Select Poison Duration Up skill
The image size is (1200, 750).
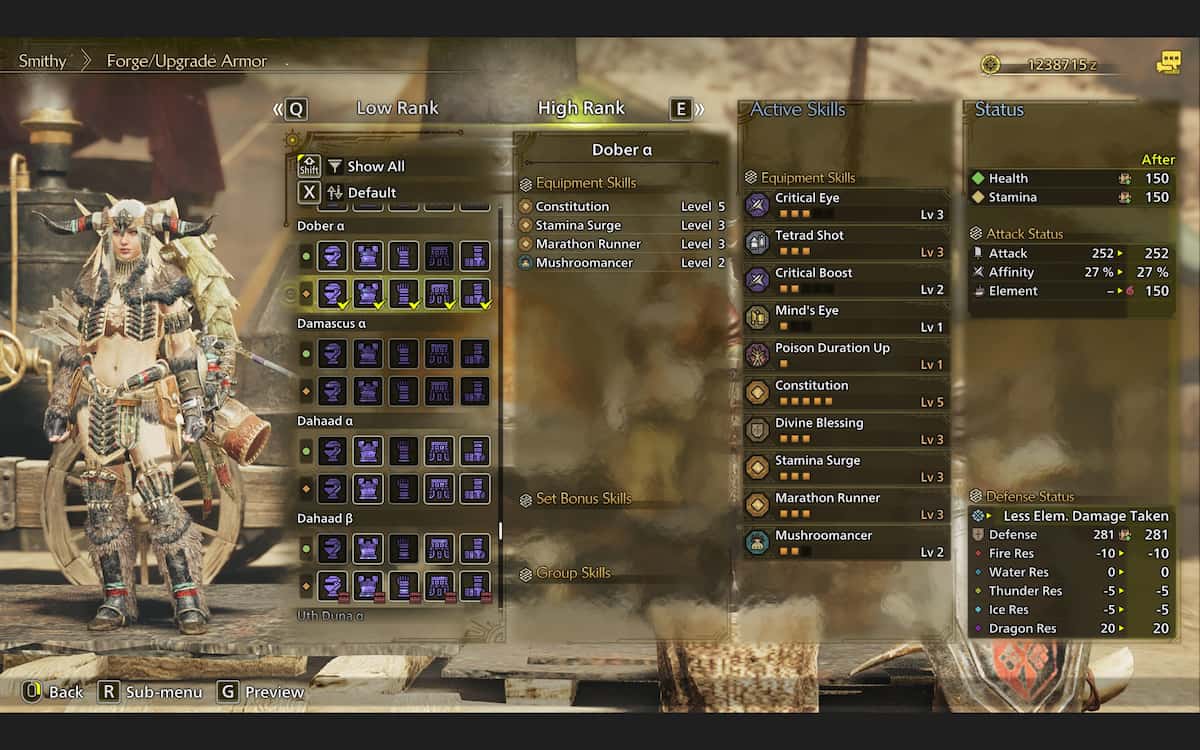click(x=845, y=355)
